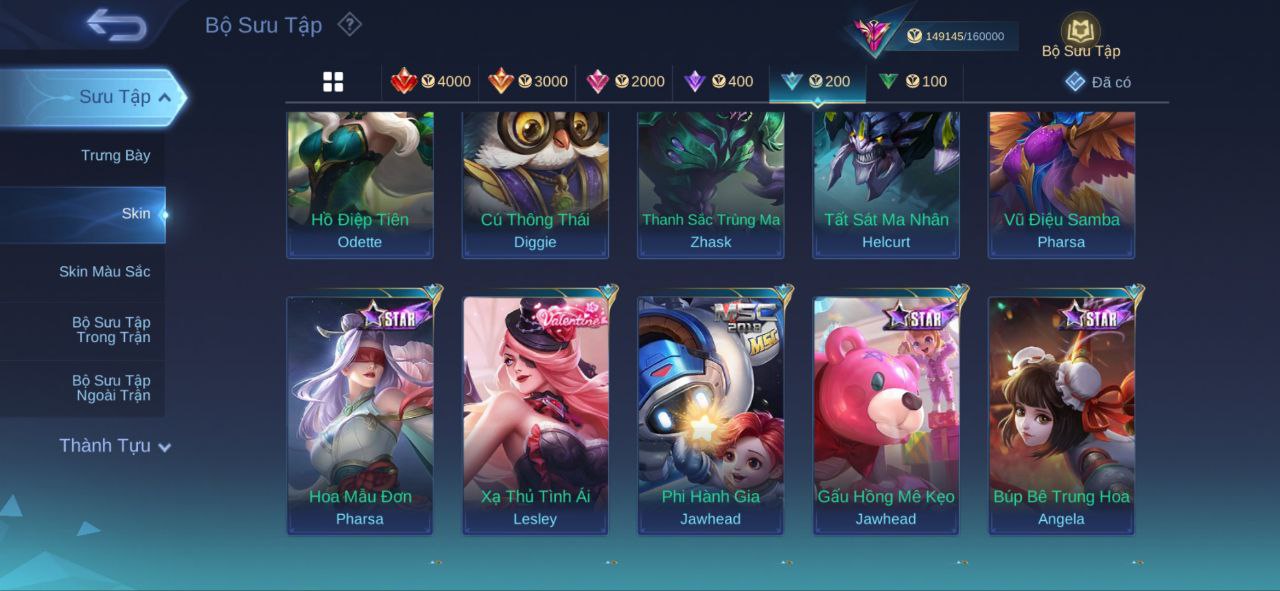
Task: Open Bộ Sưu Tập Trong Trận
Action: pyautogui.click(x=110, y=330)
